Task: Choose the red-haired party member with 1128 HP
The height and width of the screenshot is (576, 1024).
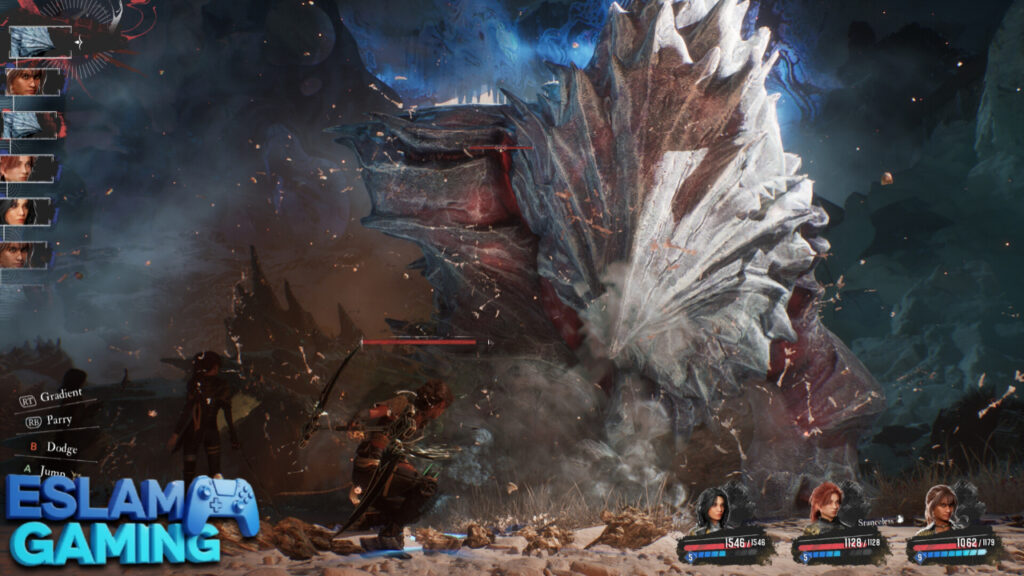Action: (825, 510)
